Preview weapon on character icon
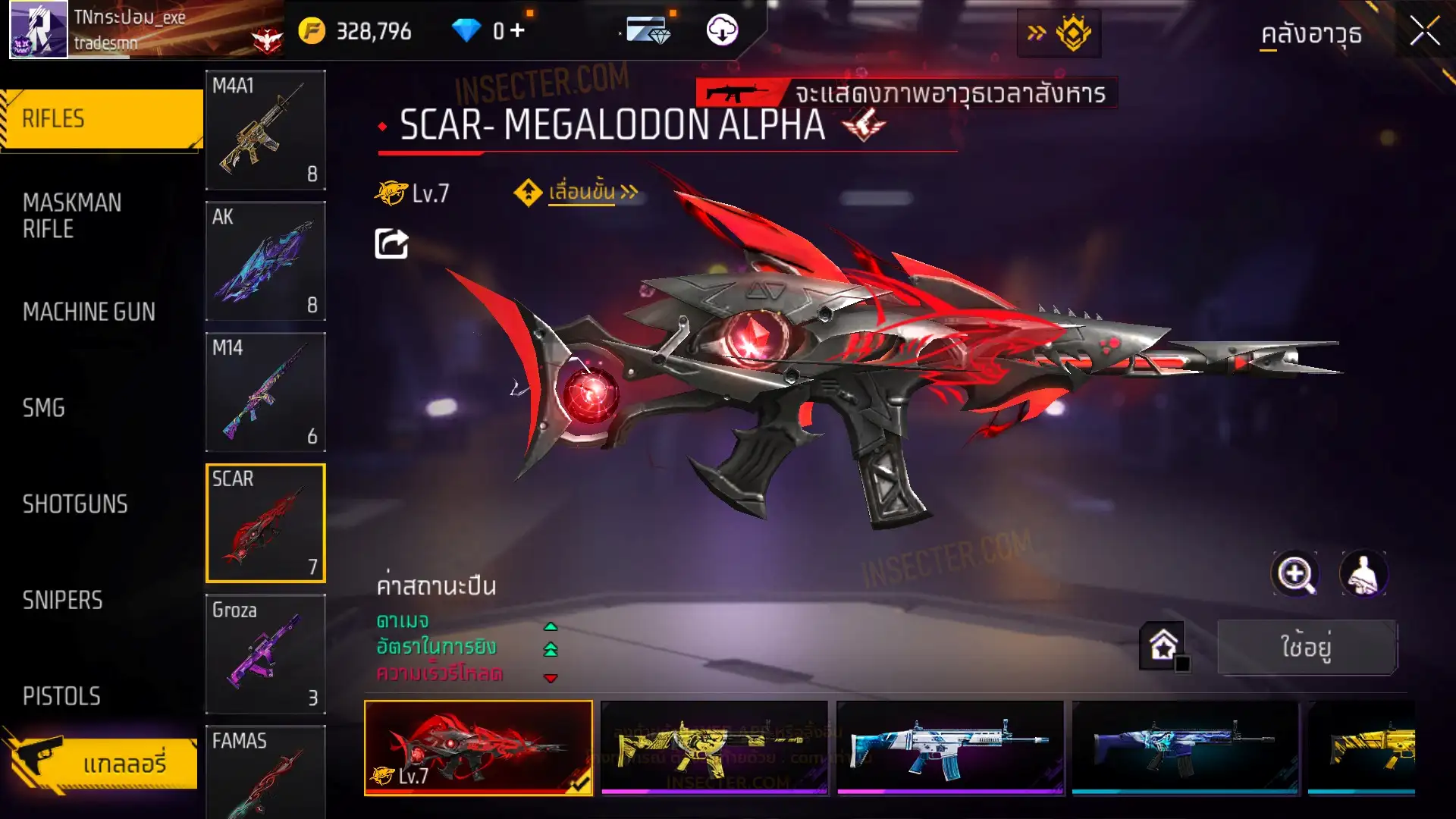Image resolution: width=1456 pixels, height=819 pixels. 1363,574
